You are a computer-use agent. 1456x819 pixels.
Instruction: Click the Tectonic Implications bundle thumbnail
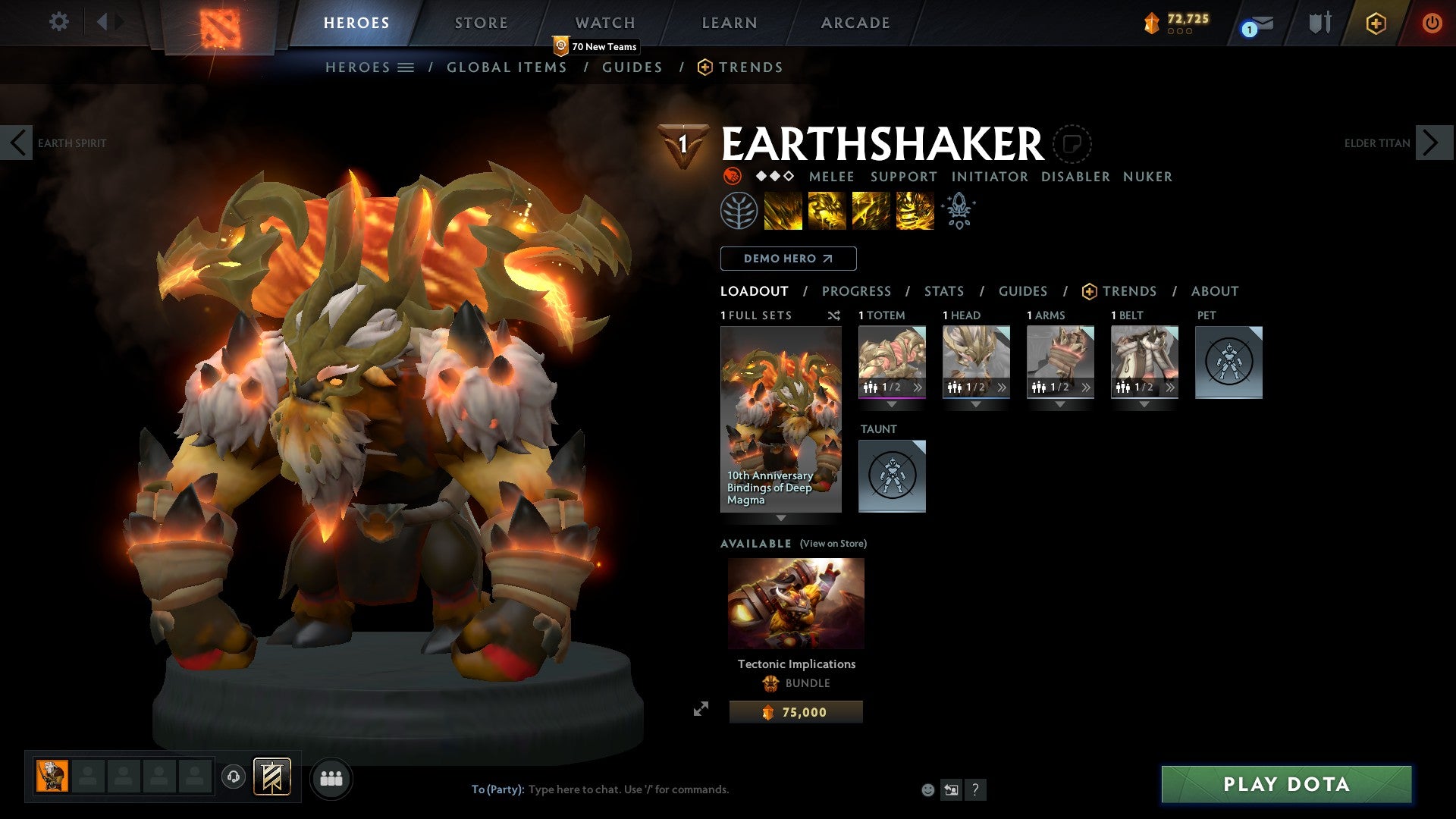795,603
